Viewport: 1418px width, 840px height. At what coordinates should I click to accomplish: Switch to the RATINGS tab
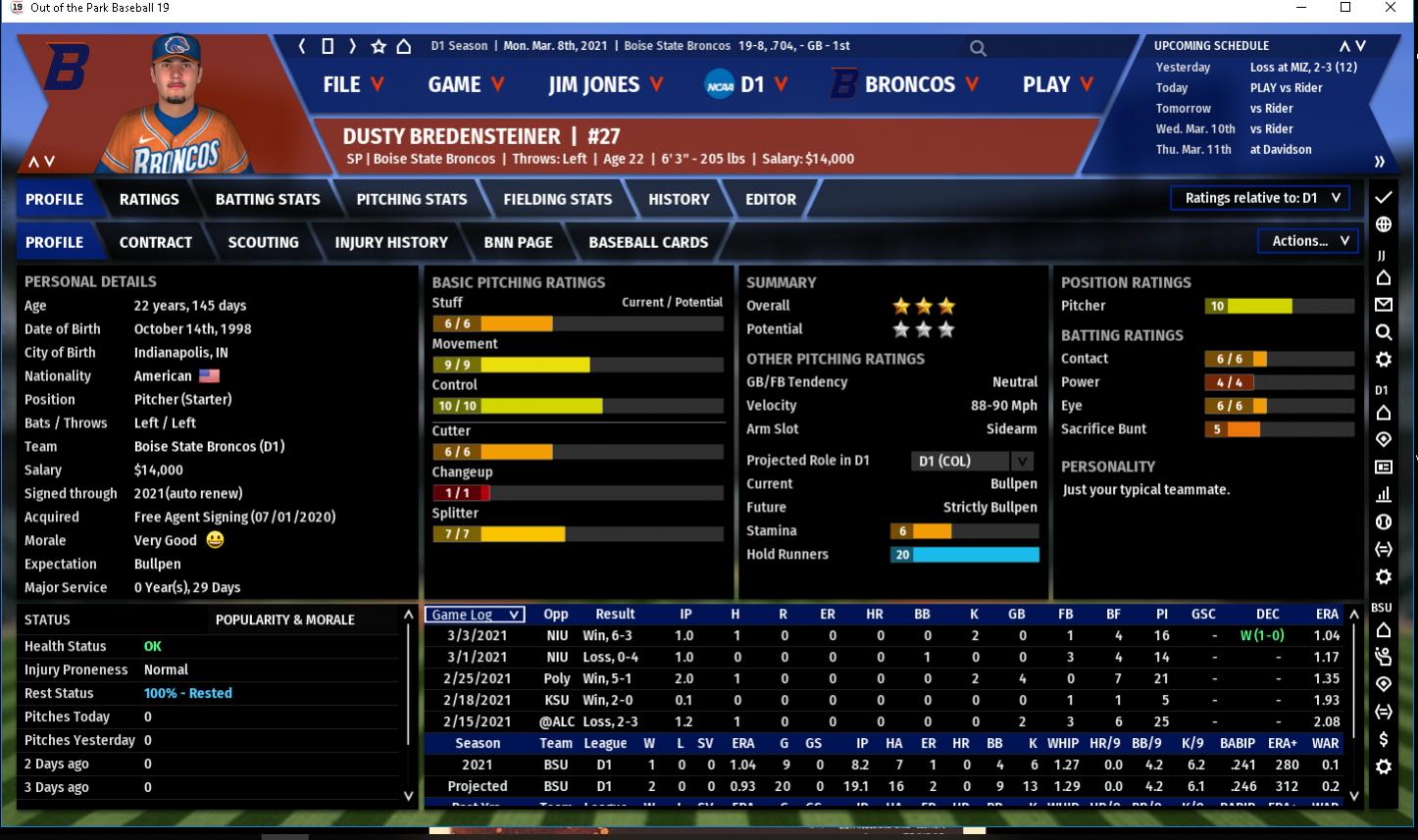(x=149, y=199)
